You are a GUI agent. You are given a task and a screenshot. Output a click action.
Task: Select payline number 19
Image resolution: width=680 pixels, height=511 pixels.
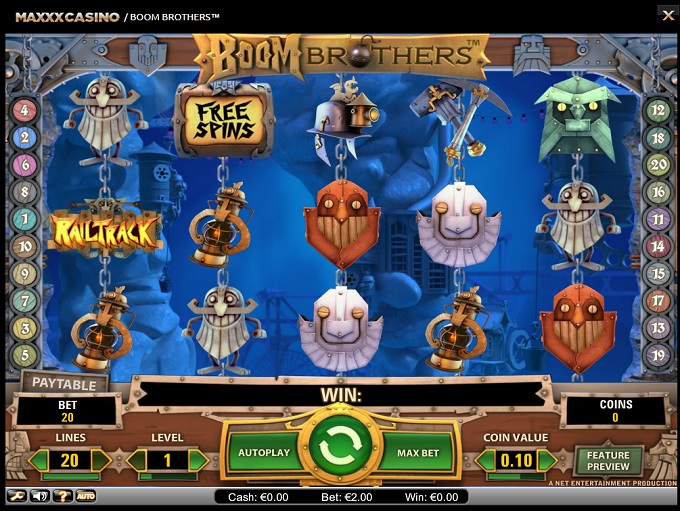656,354
